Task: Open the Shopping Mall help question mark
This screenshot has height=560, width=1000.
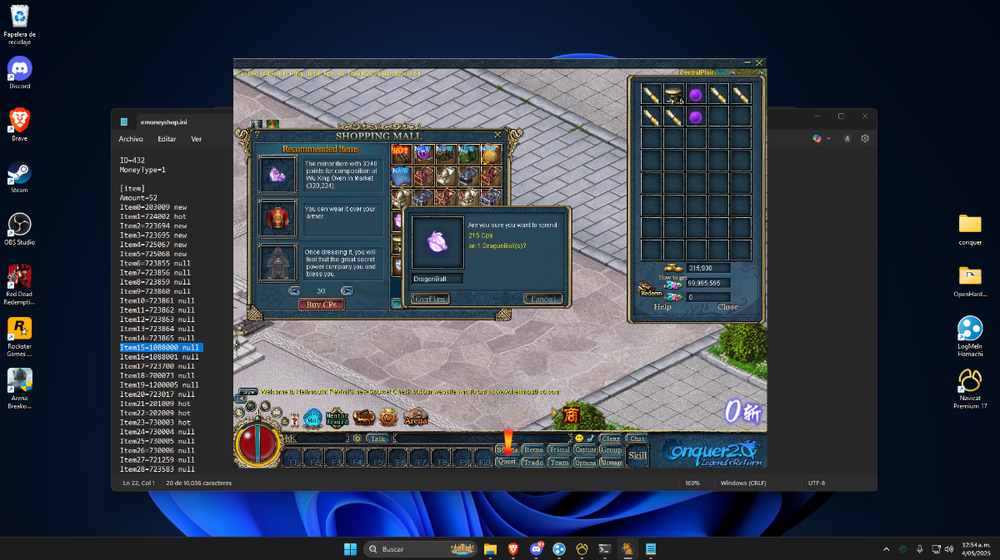Action: point(258,135)
